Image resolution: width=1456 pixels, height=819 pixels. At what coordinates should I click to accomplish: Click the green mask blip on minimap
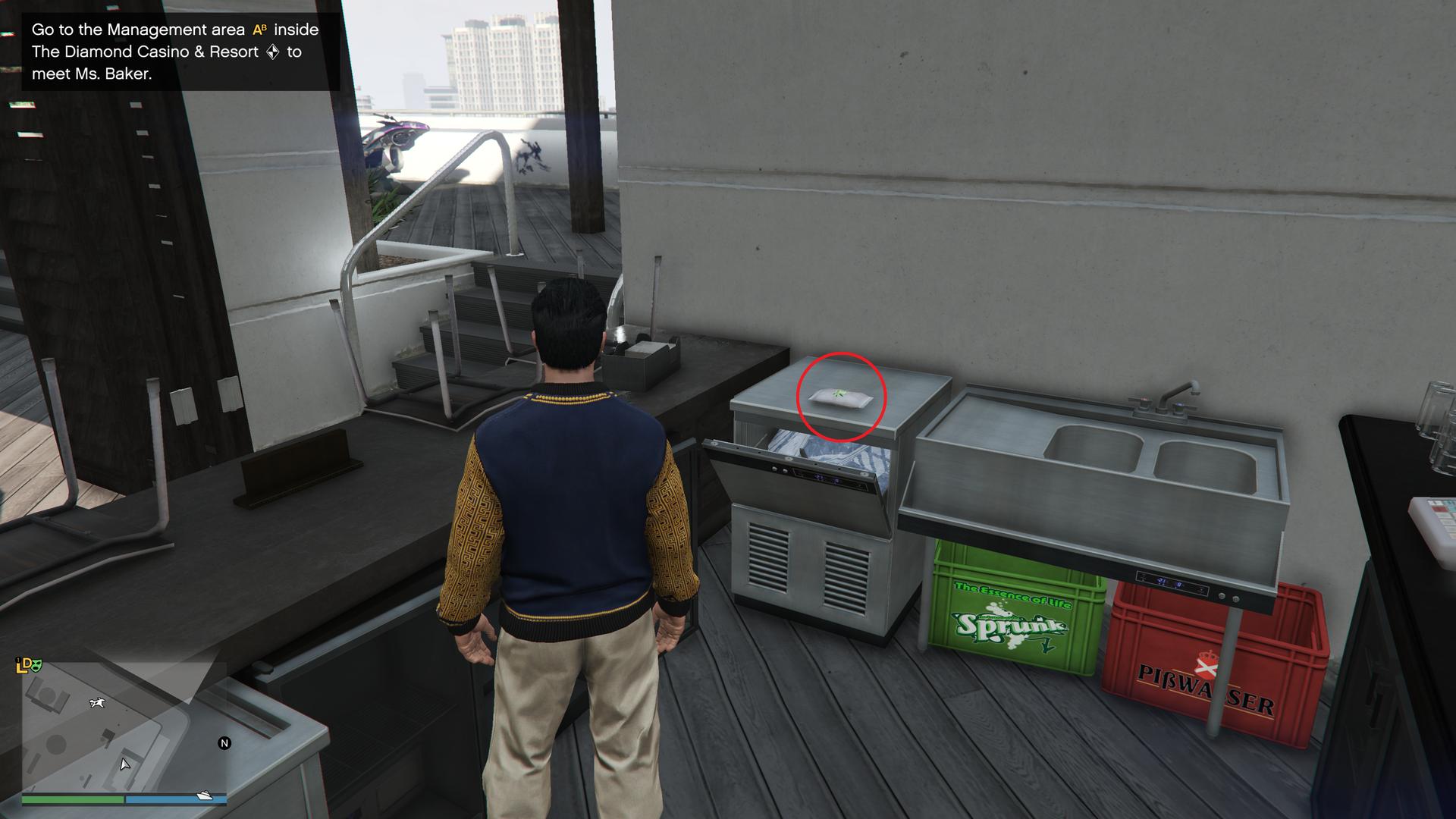coord(36,665)
